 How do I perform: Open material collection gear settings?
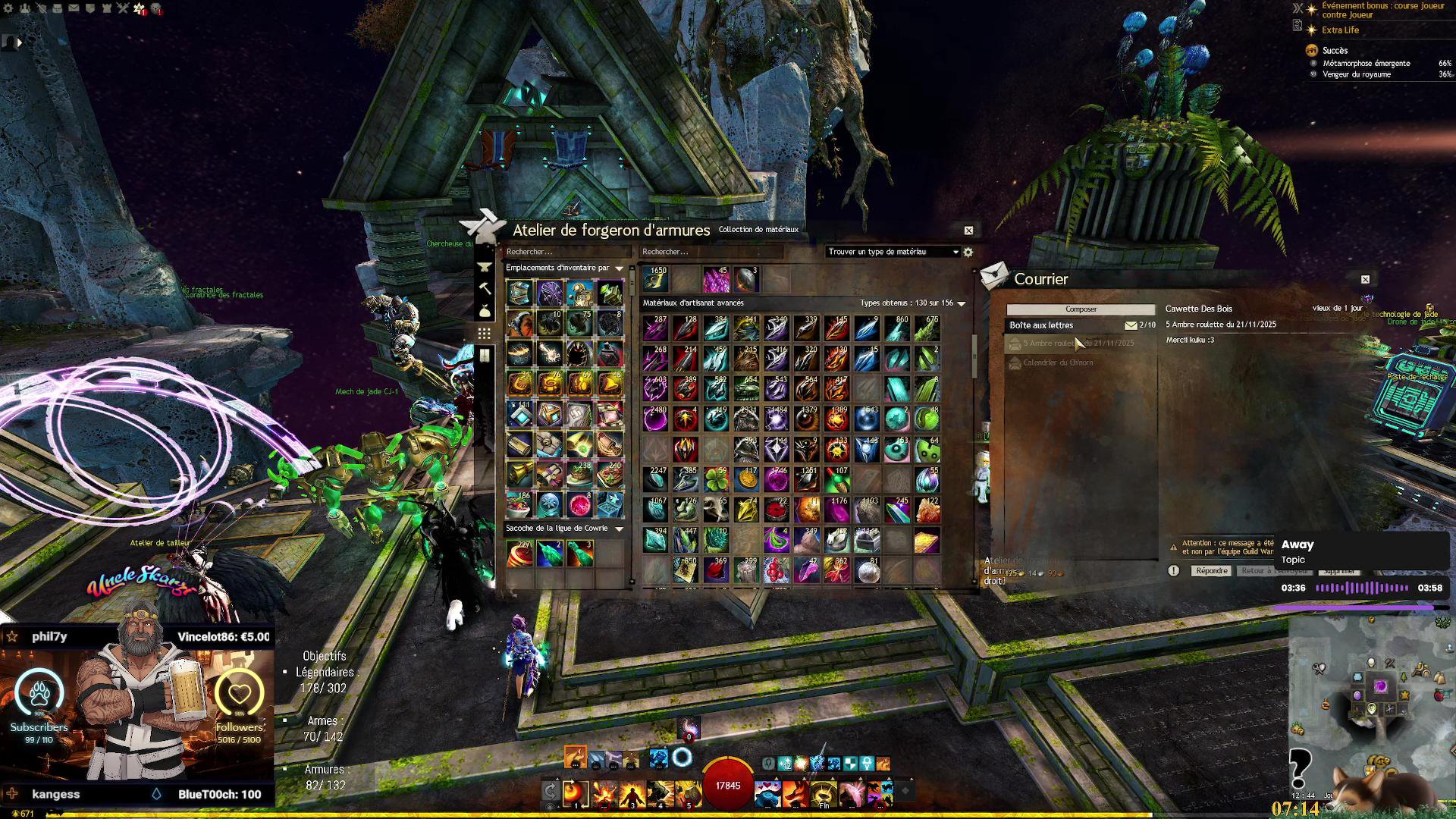pyautogui.click(x=968, y=252)
